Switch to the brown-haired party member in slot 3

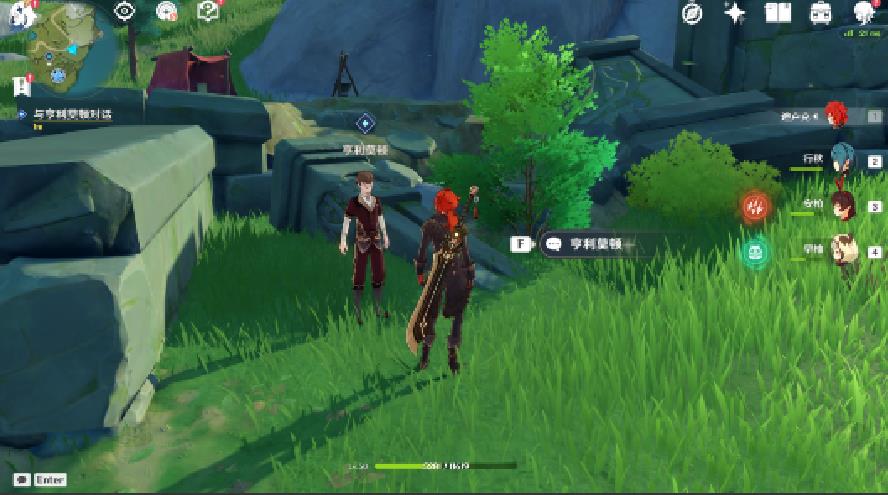[x=841, y=205]
